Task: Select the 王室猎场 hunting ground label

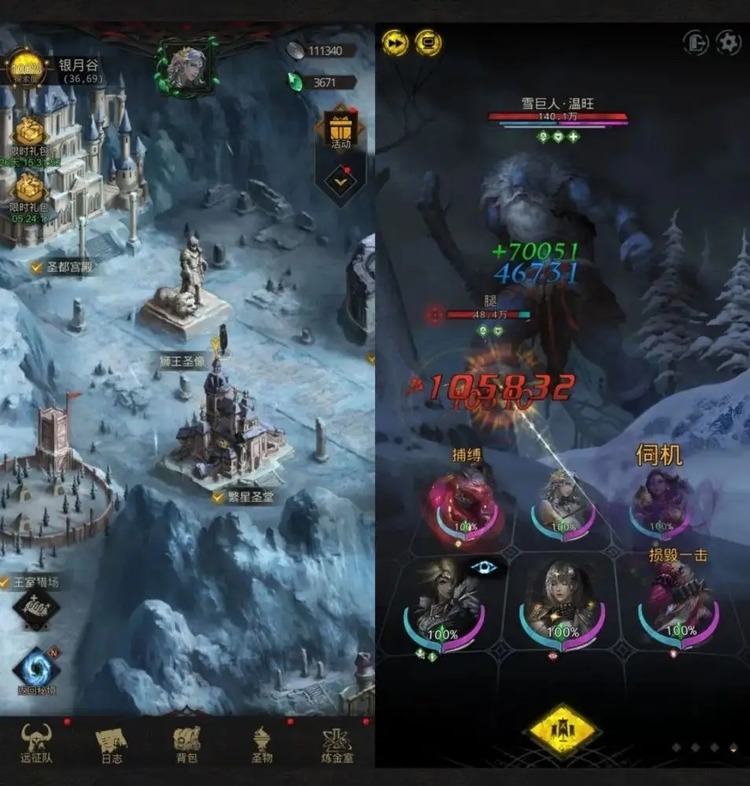Action: [x=37, y=582]
